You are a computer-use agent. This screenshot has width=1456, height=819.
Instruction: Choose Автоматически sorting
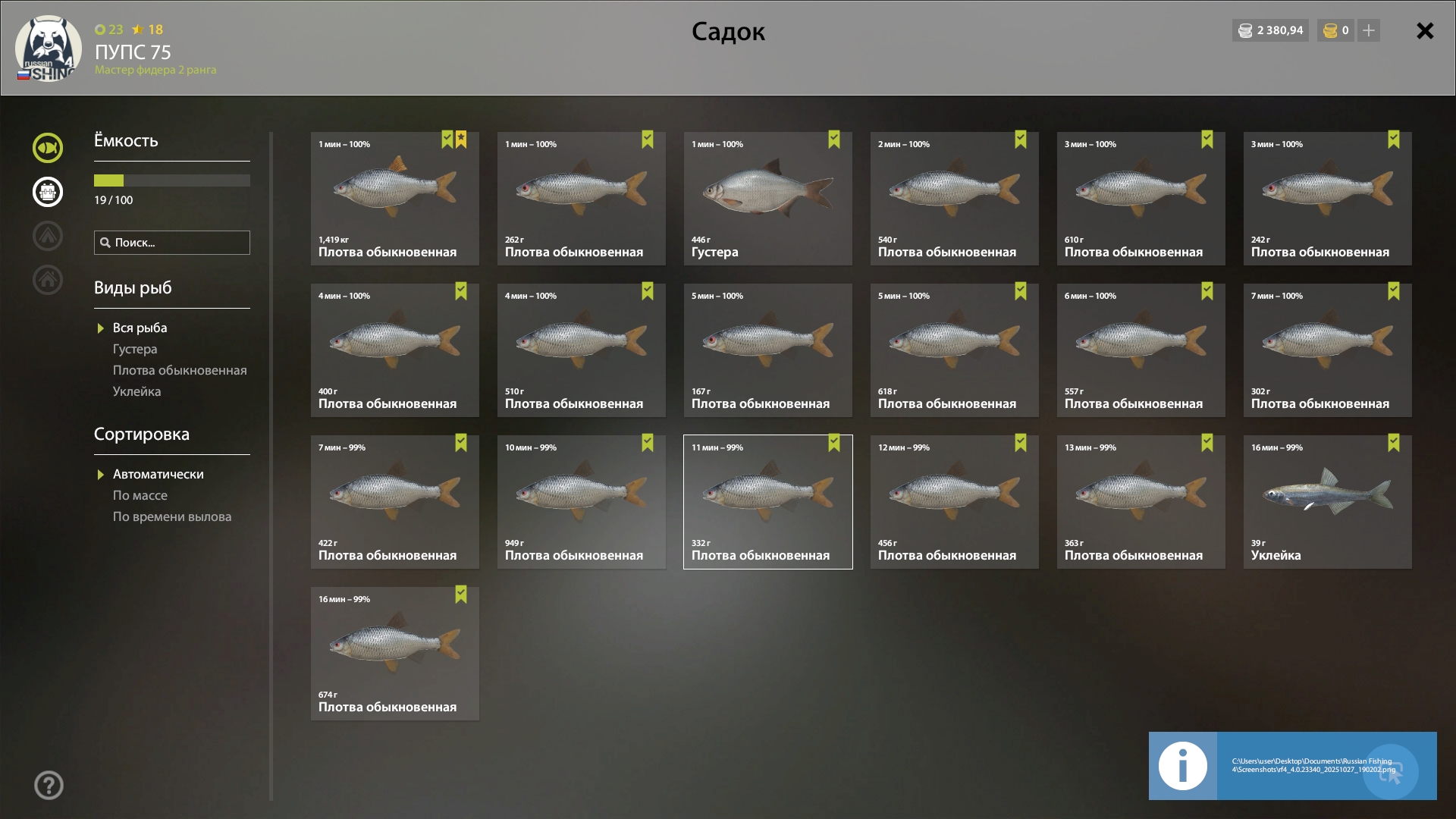coord(158,474)
